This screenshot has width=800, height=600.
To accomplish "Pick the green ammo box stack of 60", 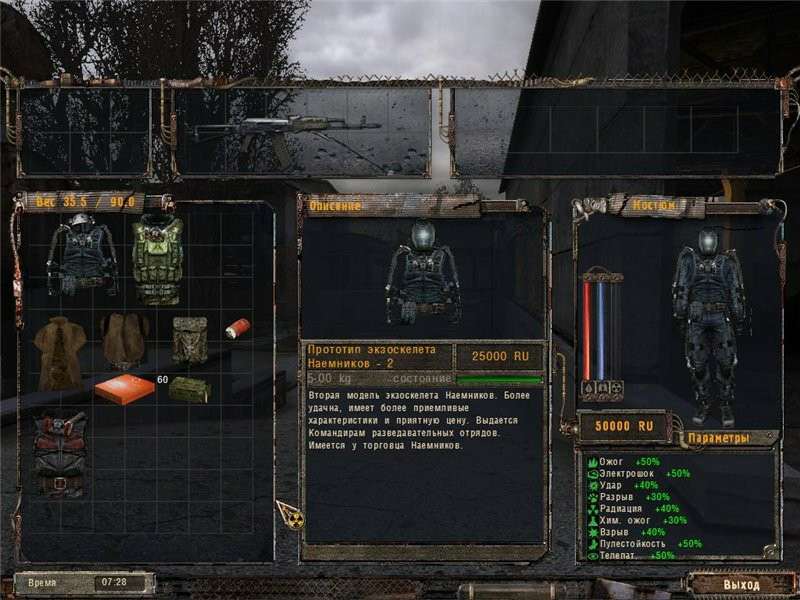I will pos(188,389).
